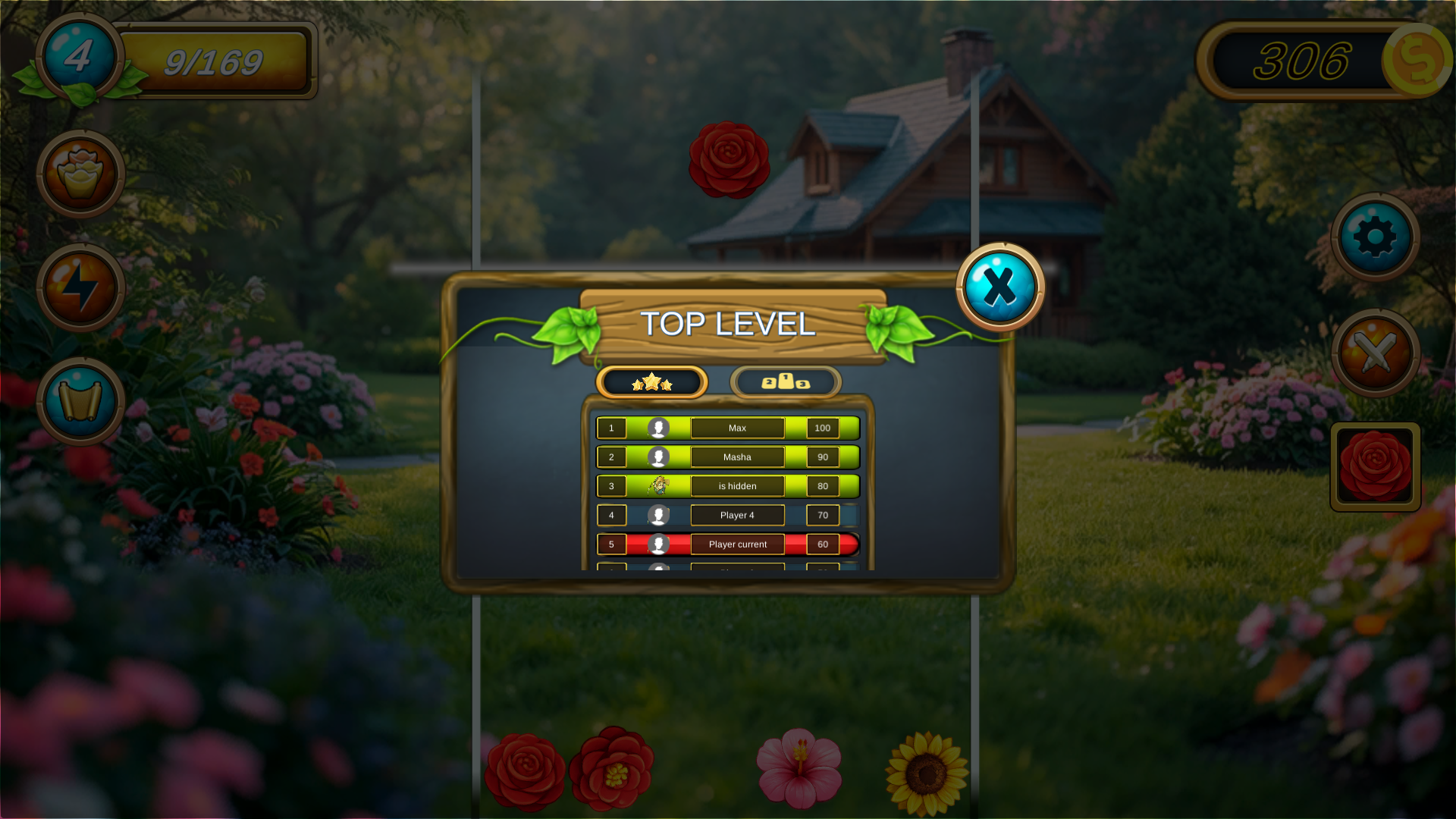Click Max's avatar in first place

(x=659, y=428)
